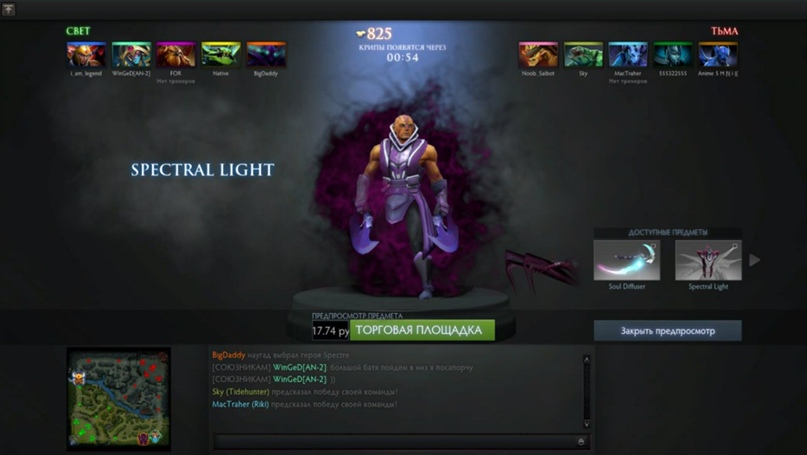807x455 pixels.
Task: Select player i_am_legend's hero portrait
Action: (86, 54)
